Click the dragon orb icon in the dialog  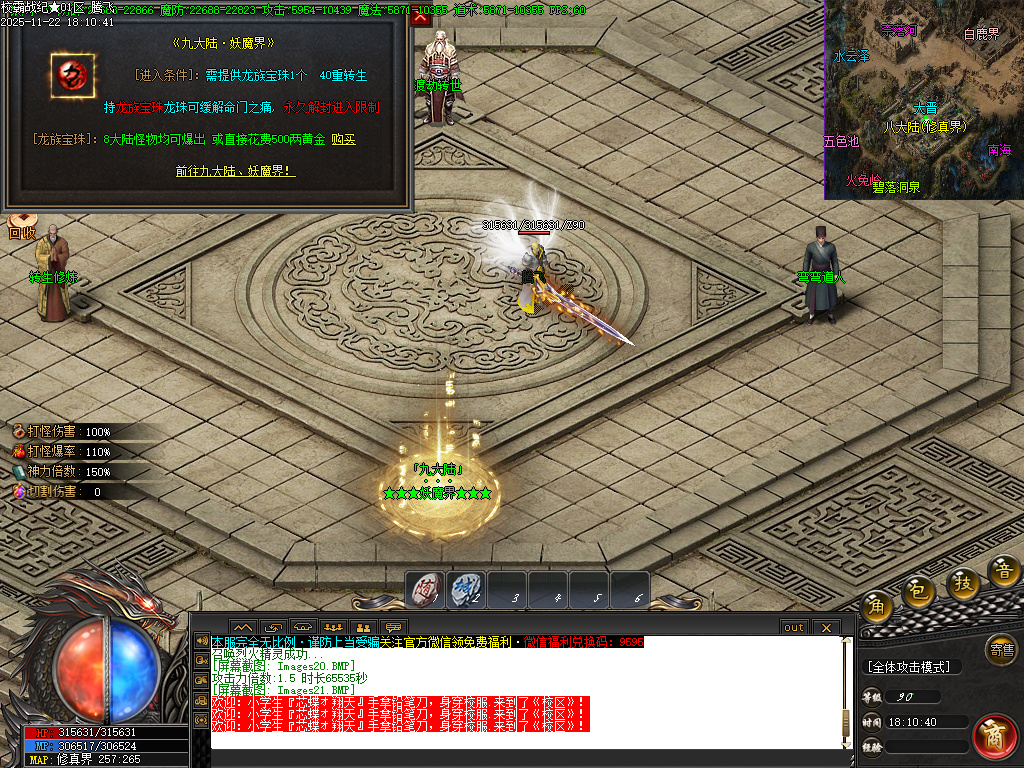[71, 74]
